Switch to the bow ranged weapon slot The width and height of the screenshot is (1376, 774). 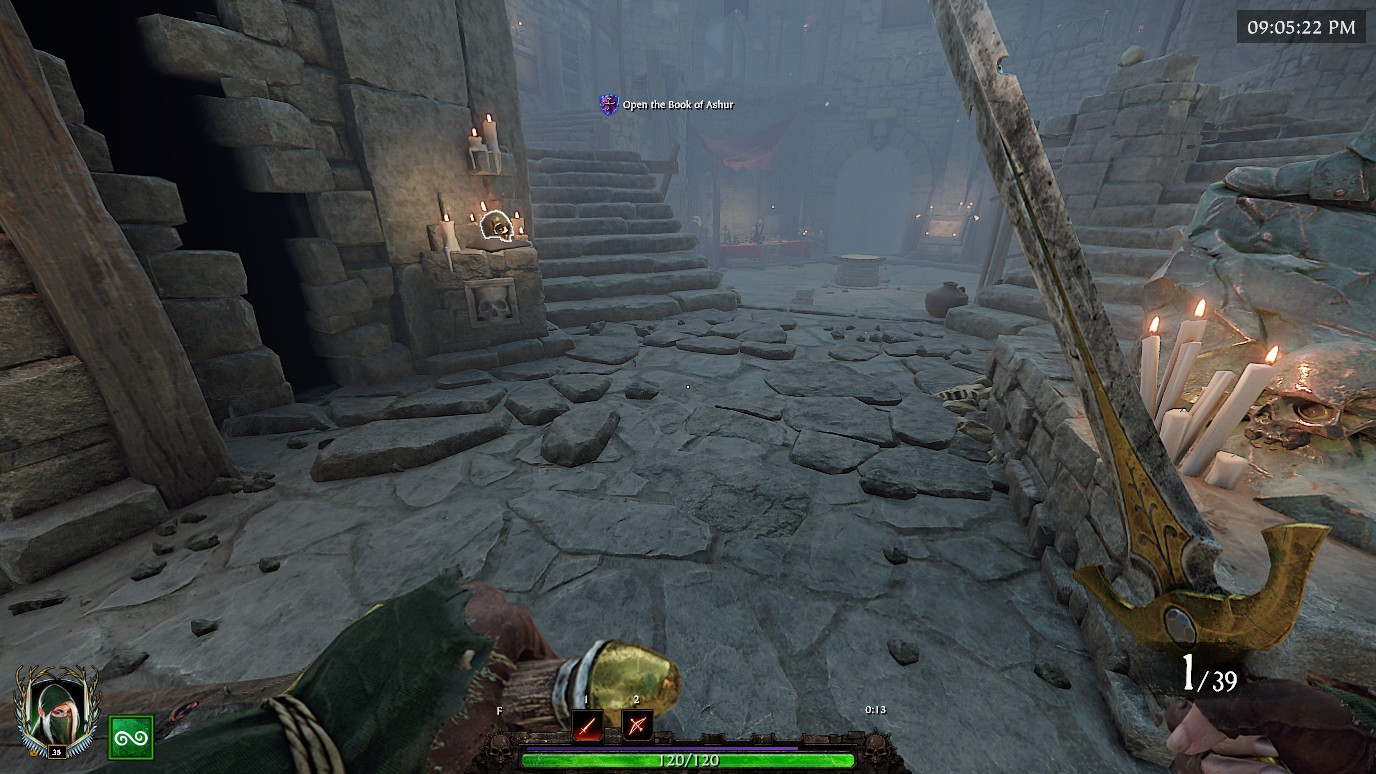[x=637, y=725]
